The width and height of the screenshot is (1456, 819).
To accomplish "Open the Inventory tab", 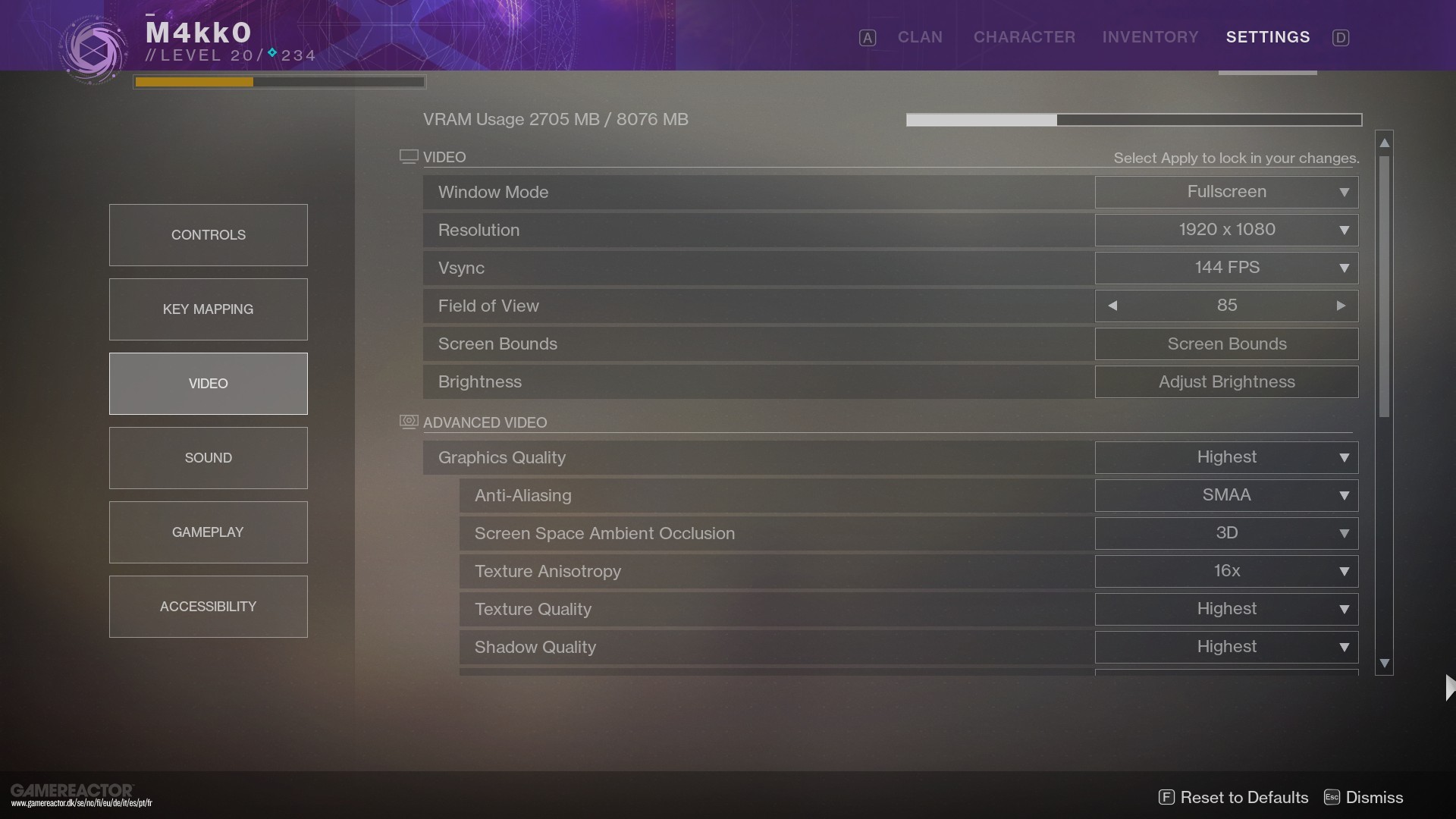I will (1150, 37).
